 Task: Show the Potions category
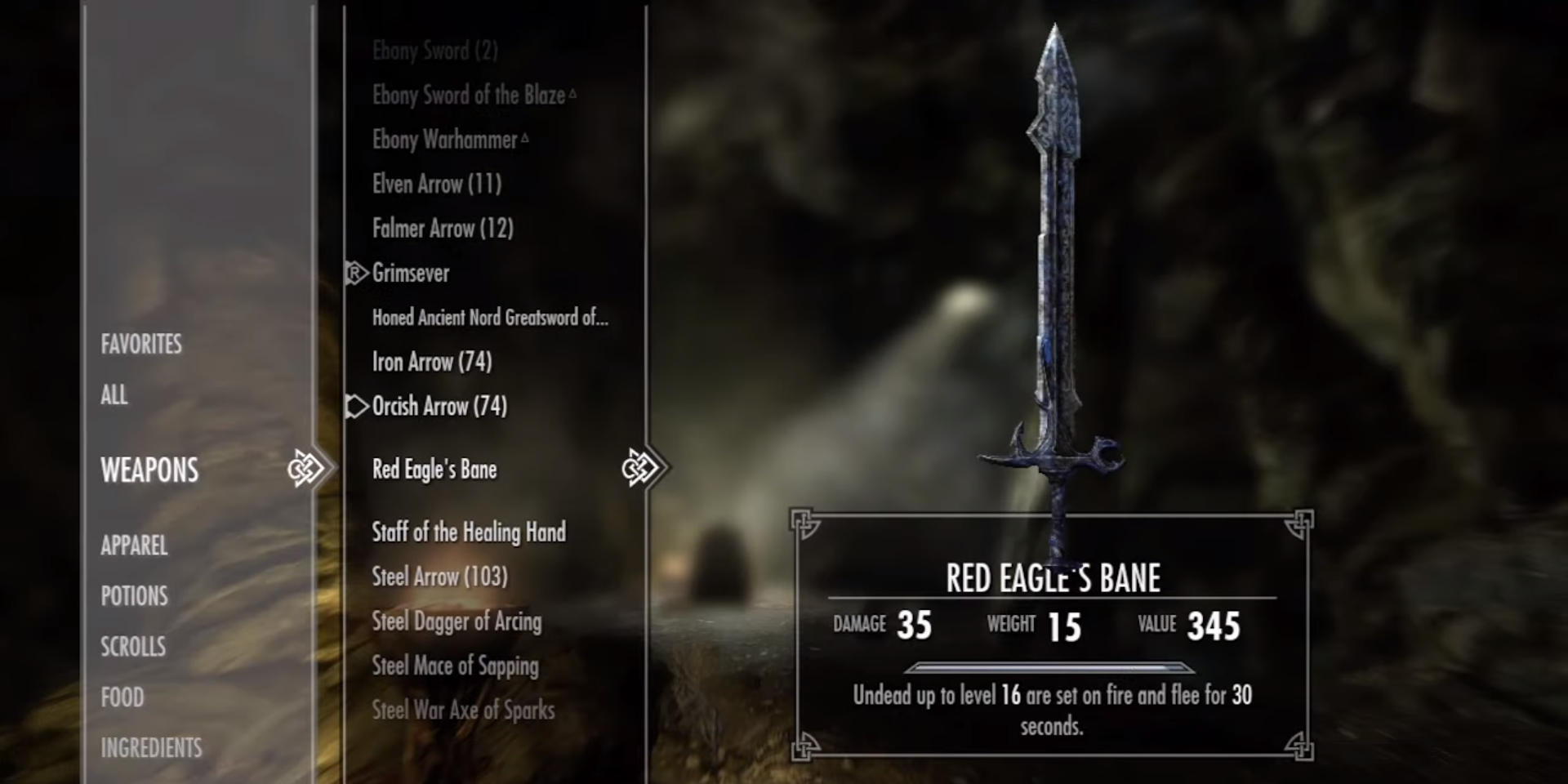coord(134,596)
